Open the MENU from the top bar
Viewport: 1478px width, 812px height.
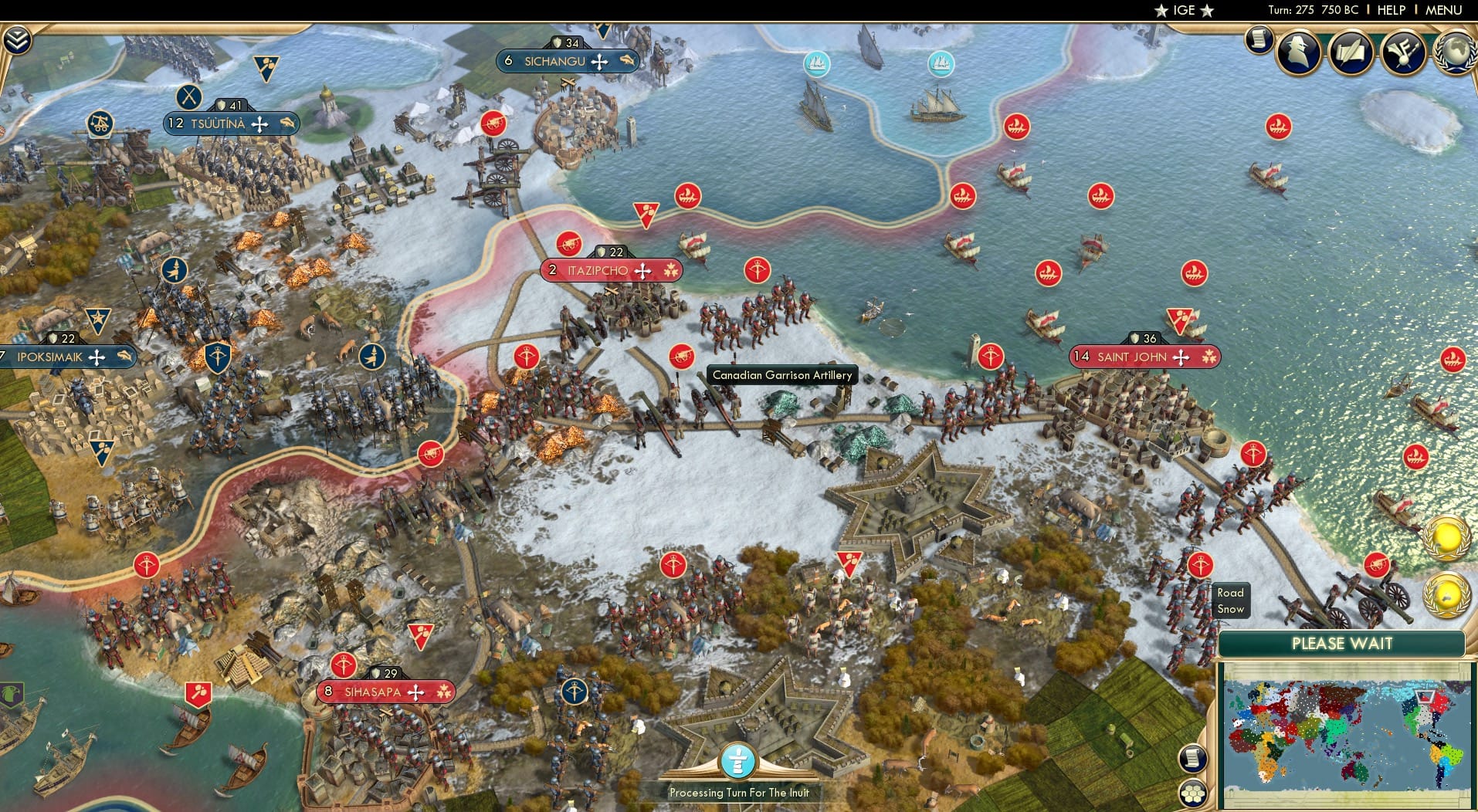pyautogui.click(x=1446, y=10)
